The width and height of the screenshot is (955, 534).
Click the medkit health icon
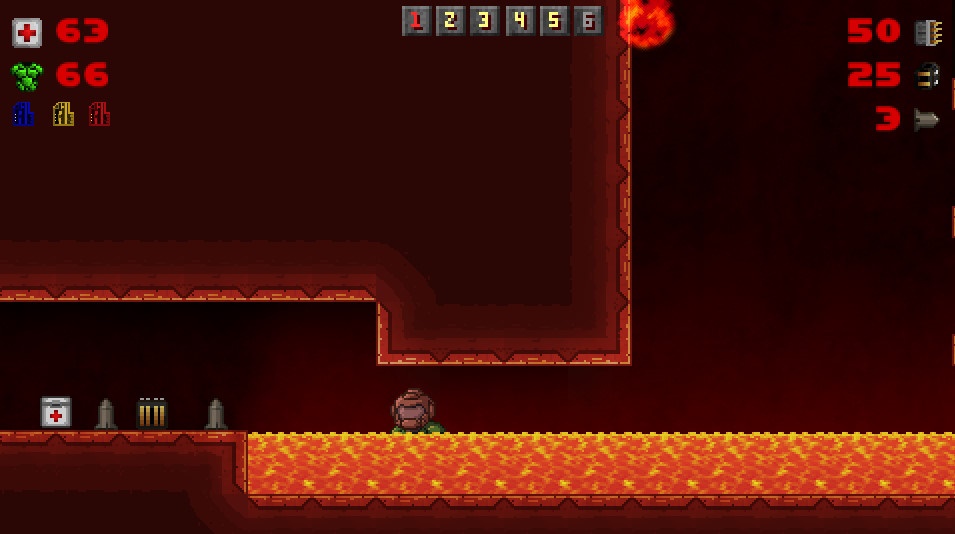(27, 33)
